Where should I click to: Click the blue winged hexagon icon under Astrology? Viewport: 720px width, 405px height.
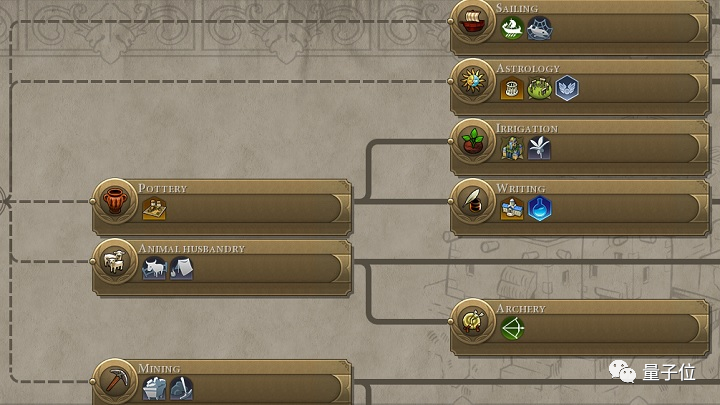pyautogui.click(x=567, y=88)
